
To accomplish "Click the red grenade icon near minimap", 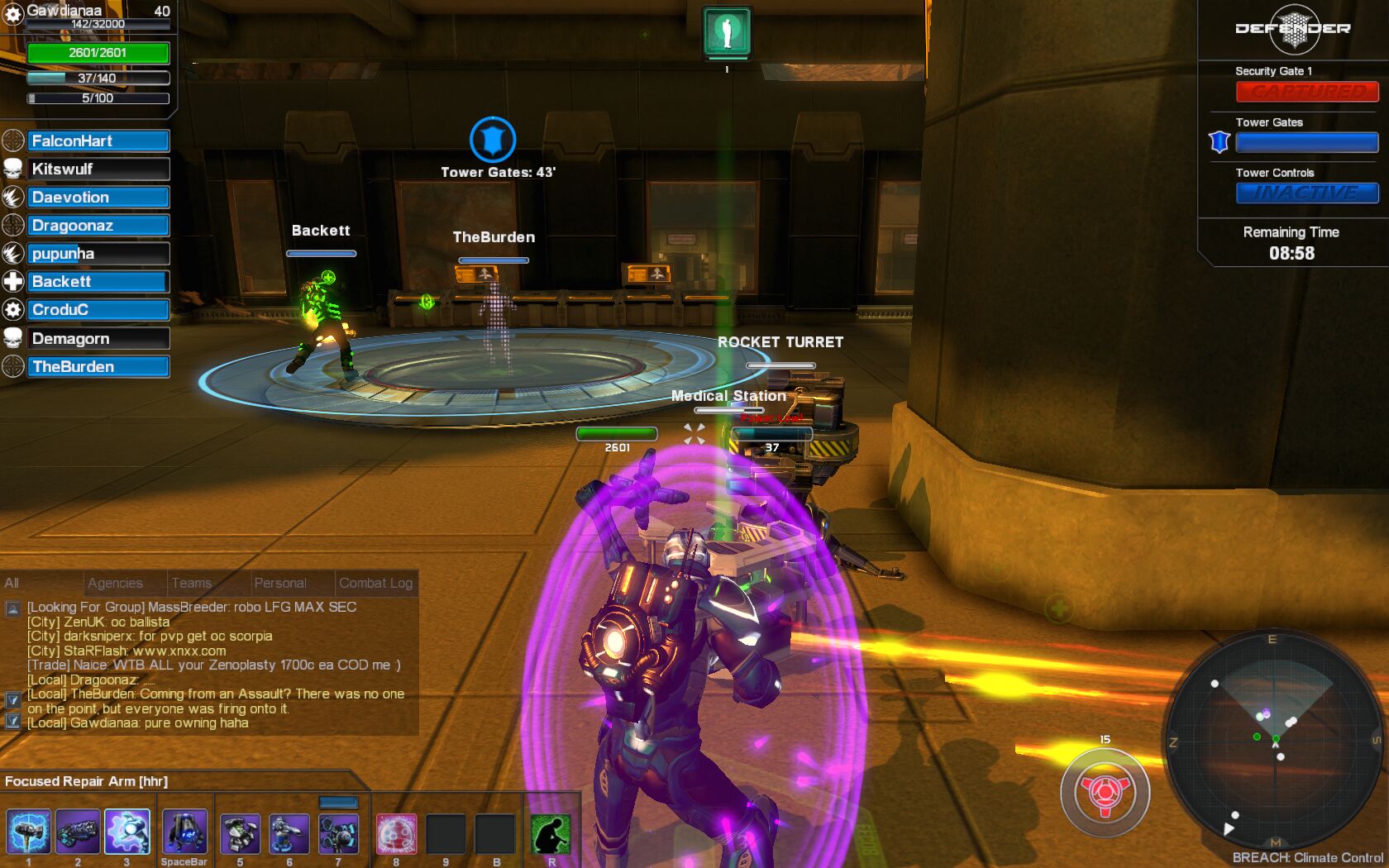I will pyautogui.click(x=1105, y=793).
